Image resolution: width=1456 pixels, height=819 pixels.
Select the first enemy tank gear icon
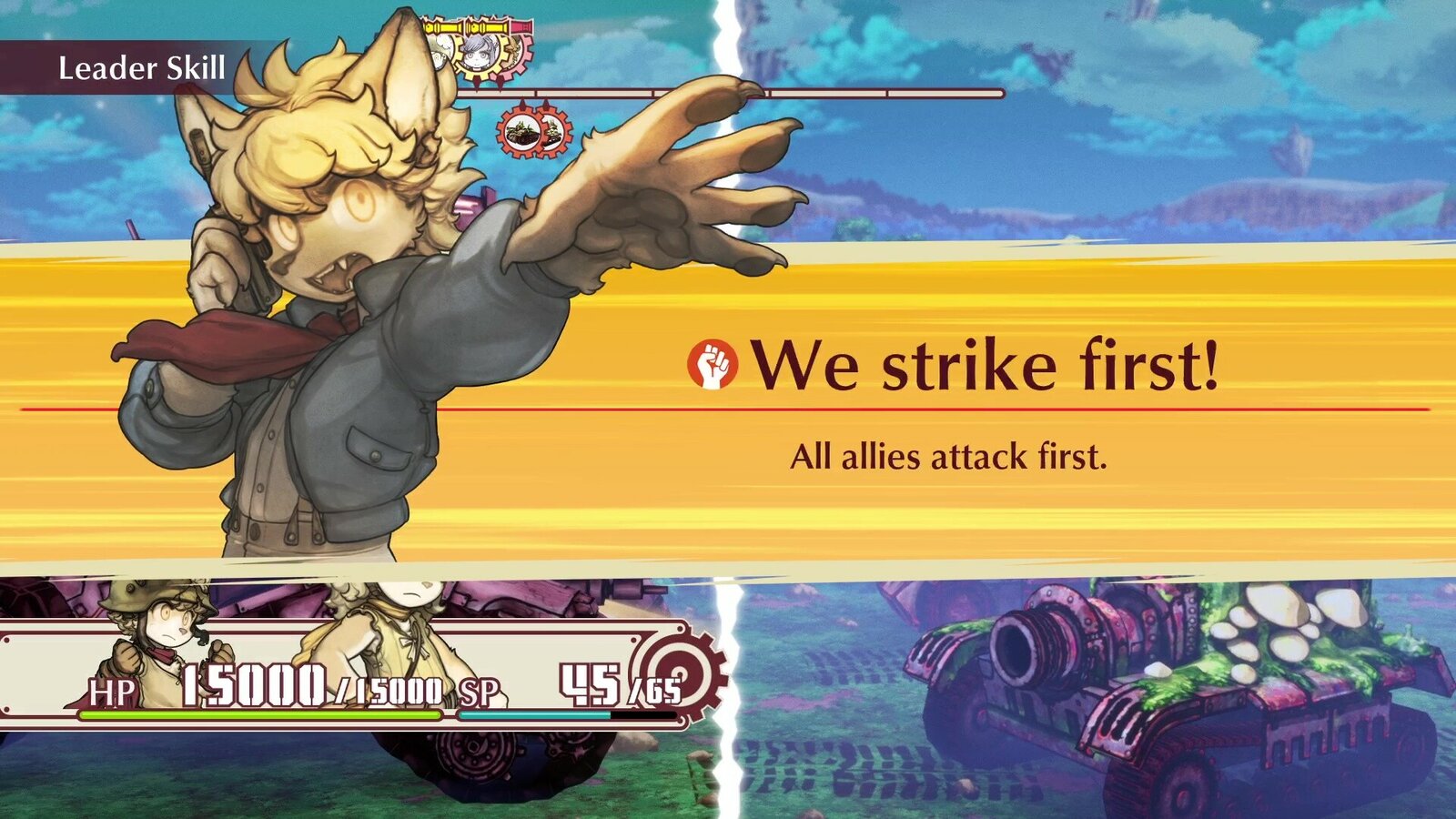[524, 131]
